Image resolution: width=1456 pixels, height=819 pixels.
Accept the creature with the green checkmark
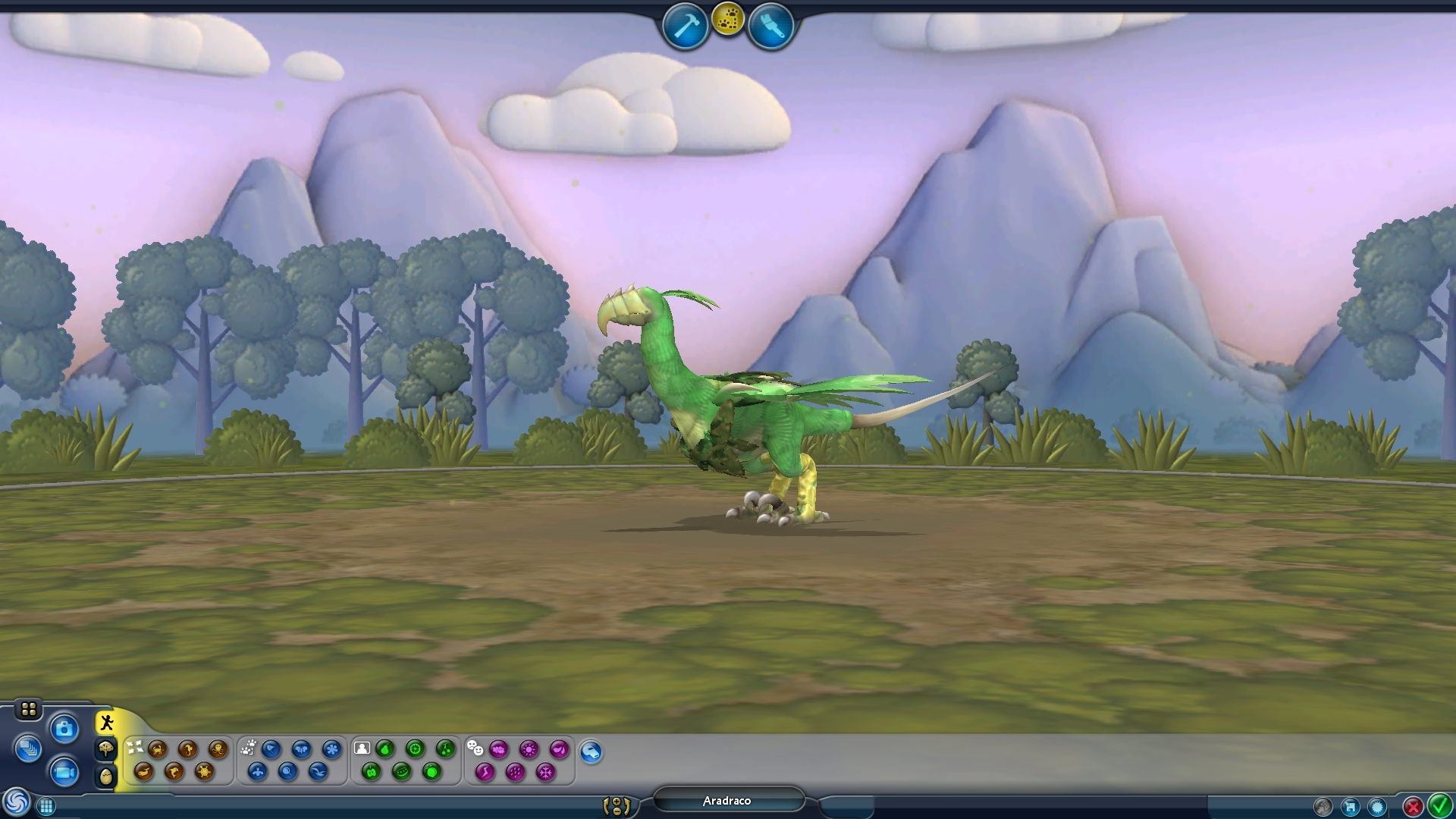[x=1439, y=805]
